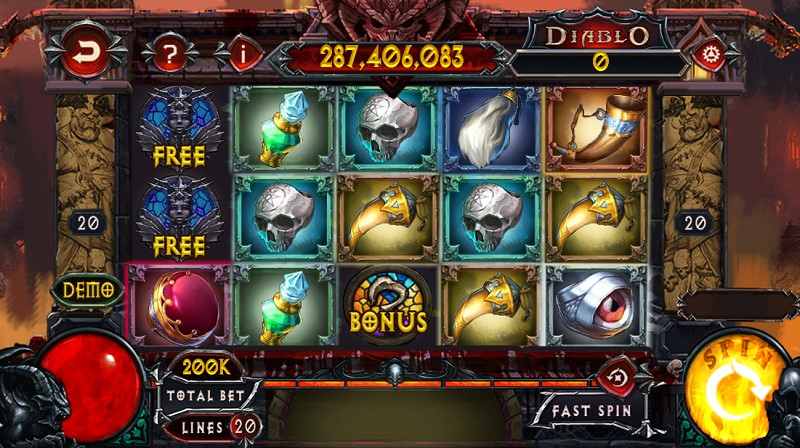Change the 200K total bet amount
Image resolution: width=800 pixels, height=448 pixels.
207,367
